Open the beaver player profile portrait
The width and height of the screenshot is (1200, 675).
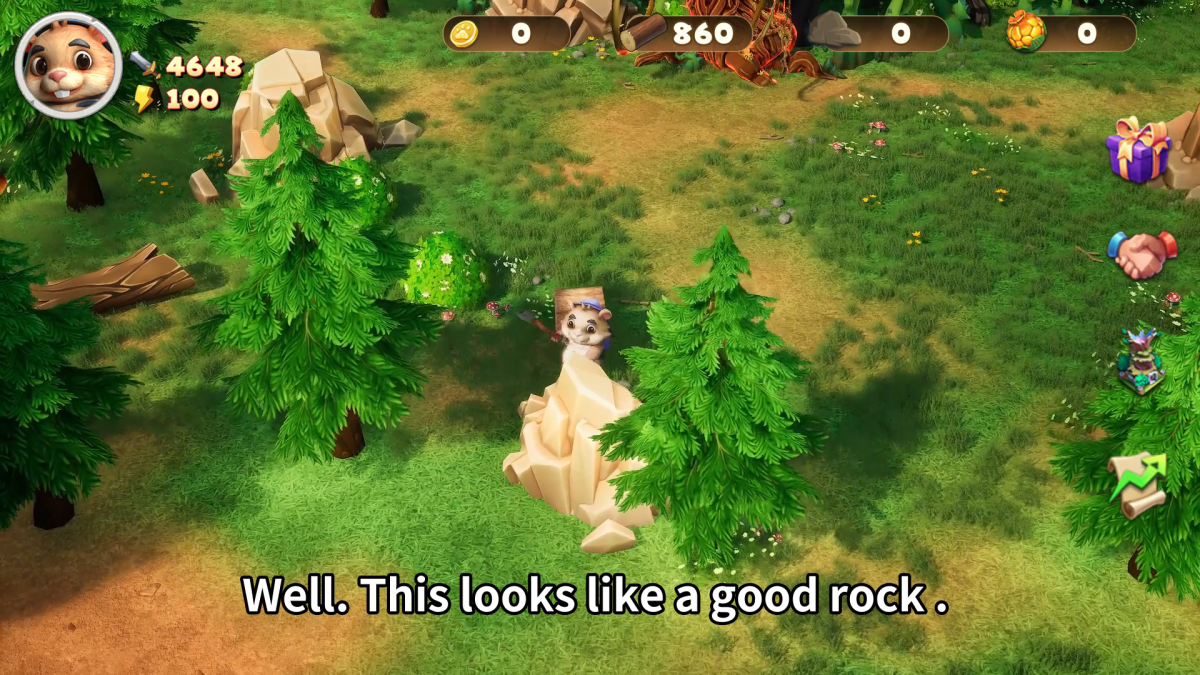(68, 66)
